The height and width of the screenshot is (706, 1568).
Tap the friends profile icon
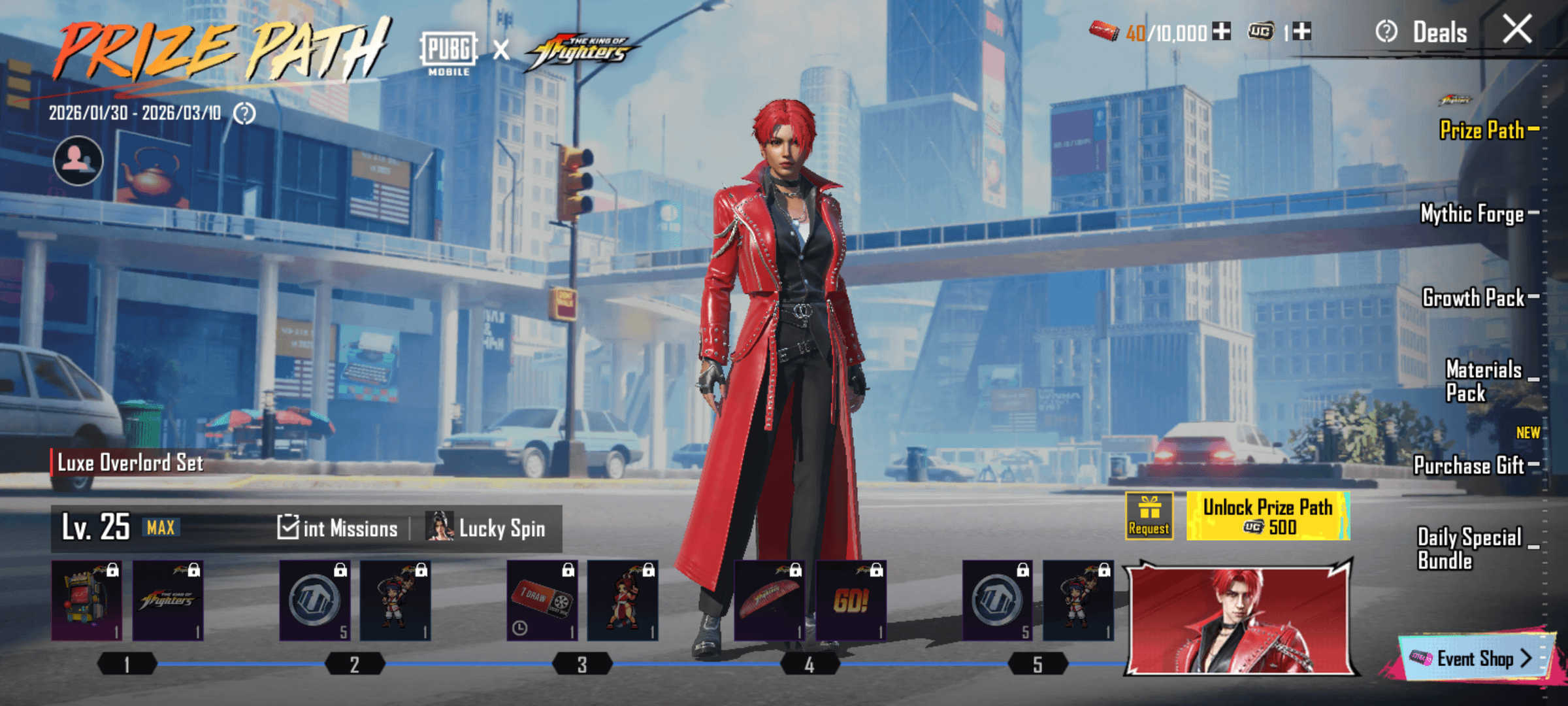pyautogui.click(x=78, y=161)
